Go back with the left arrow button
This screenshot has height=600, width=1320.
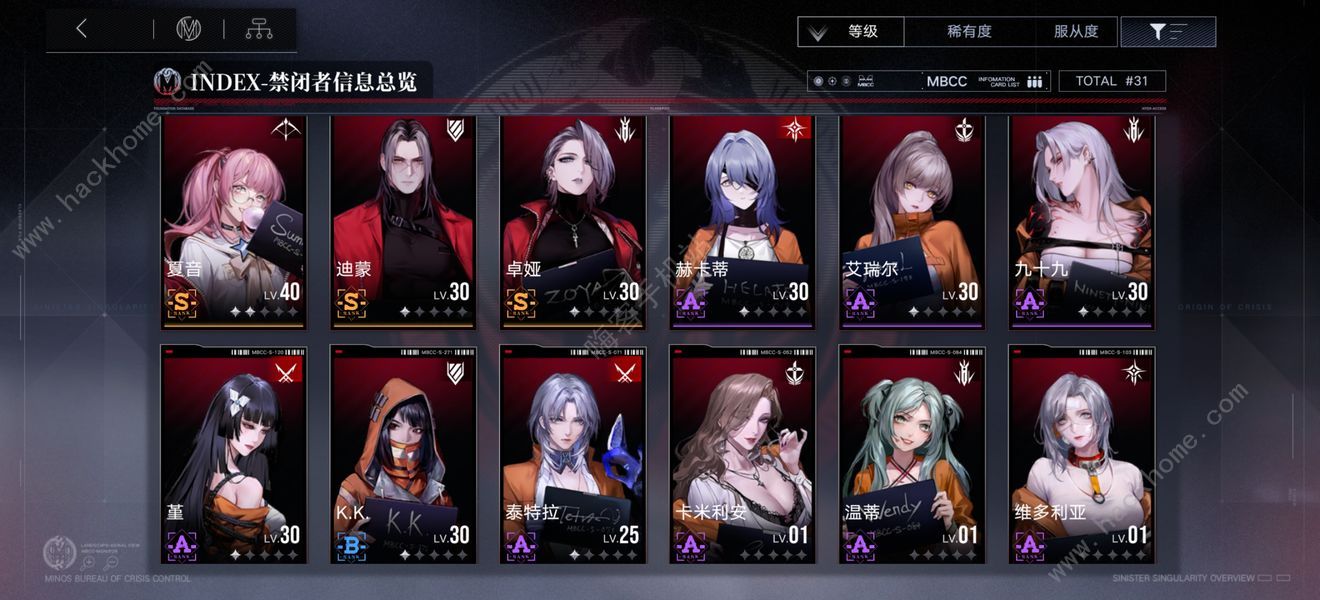pyautogui.click(x=82, y=30)
